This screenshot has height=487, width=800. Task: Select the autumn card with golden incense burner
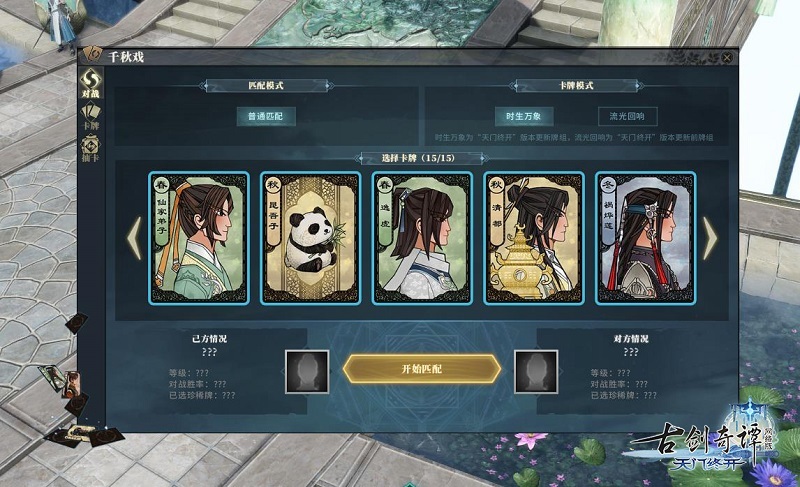(533, 238)
